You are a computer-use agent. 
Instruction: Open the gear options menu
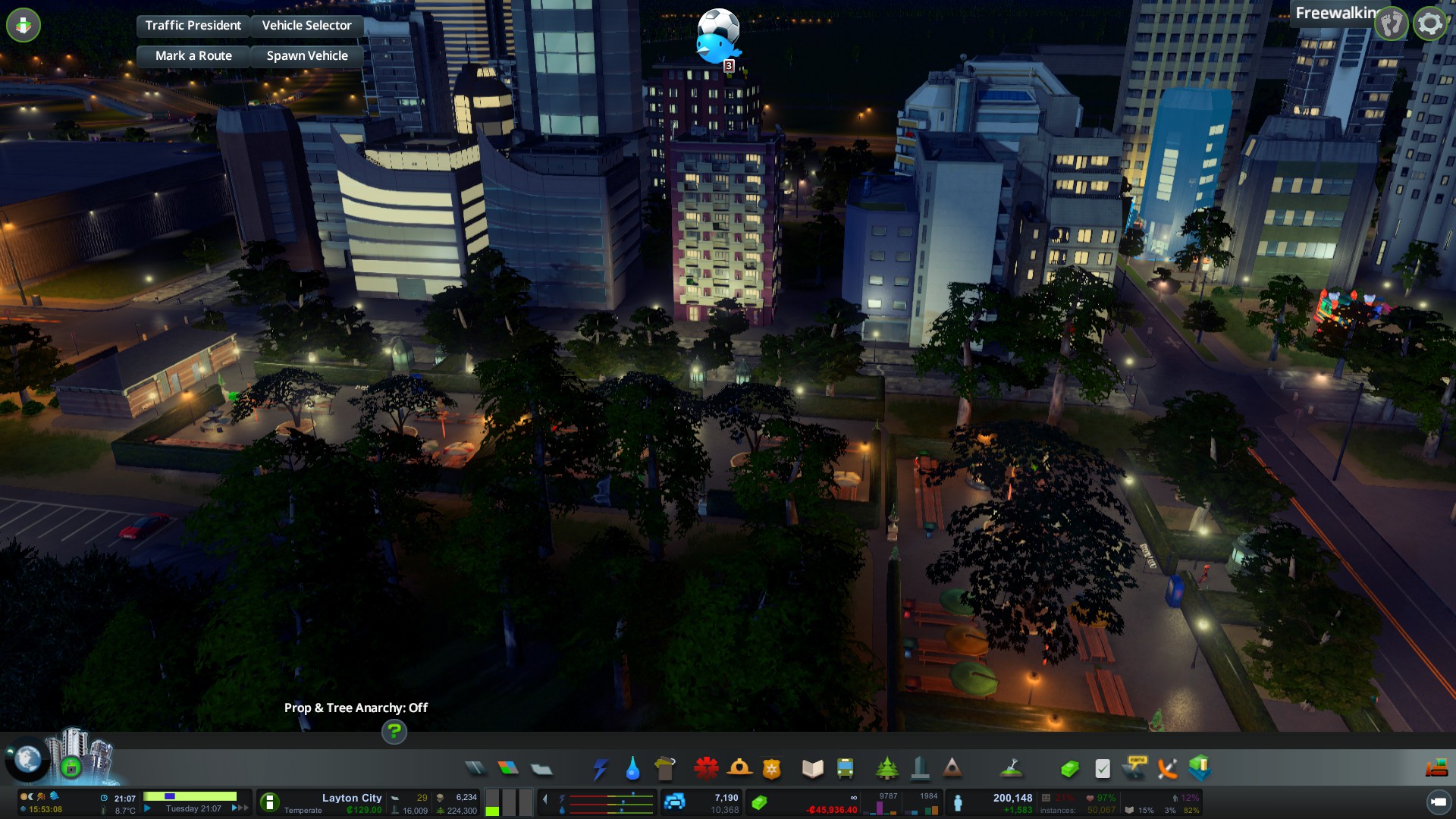[1429, 24]
